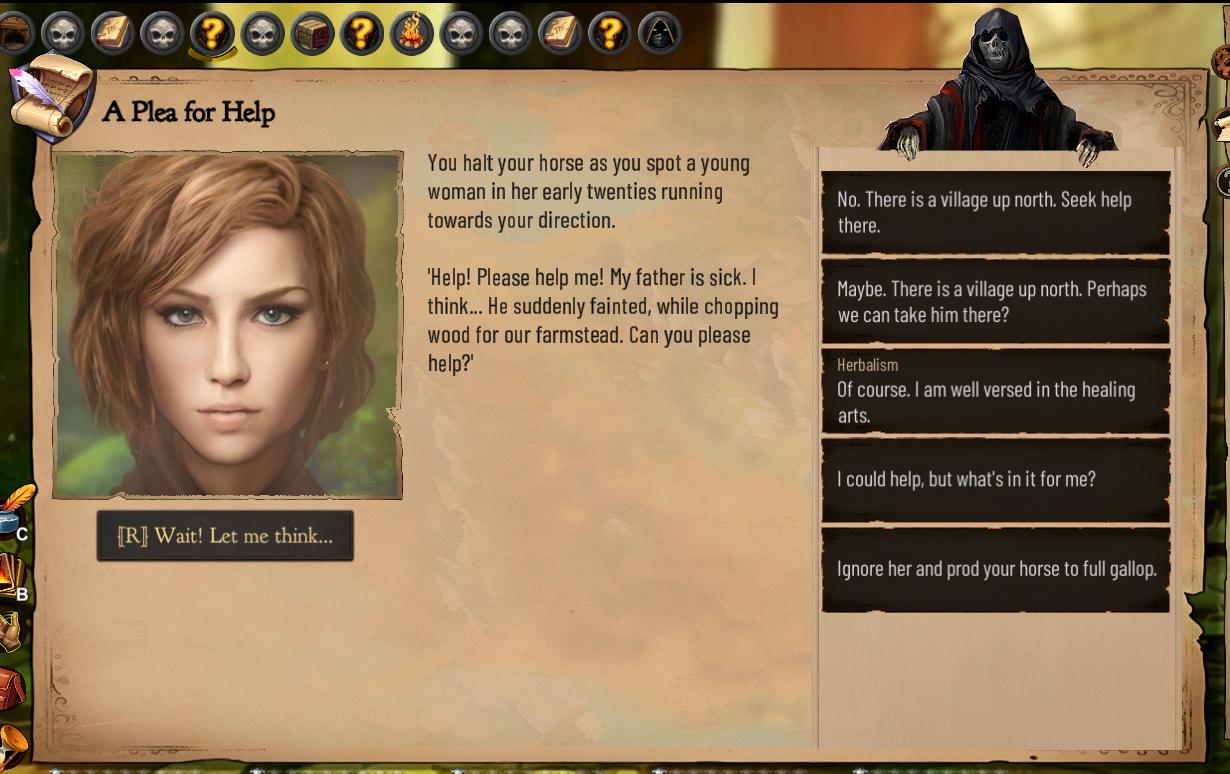Image resolution: width=1230 pixels, height=774 pixels.
Task: Ask 'what's in it for me?'
Action: coord(995,480)
